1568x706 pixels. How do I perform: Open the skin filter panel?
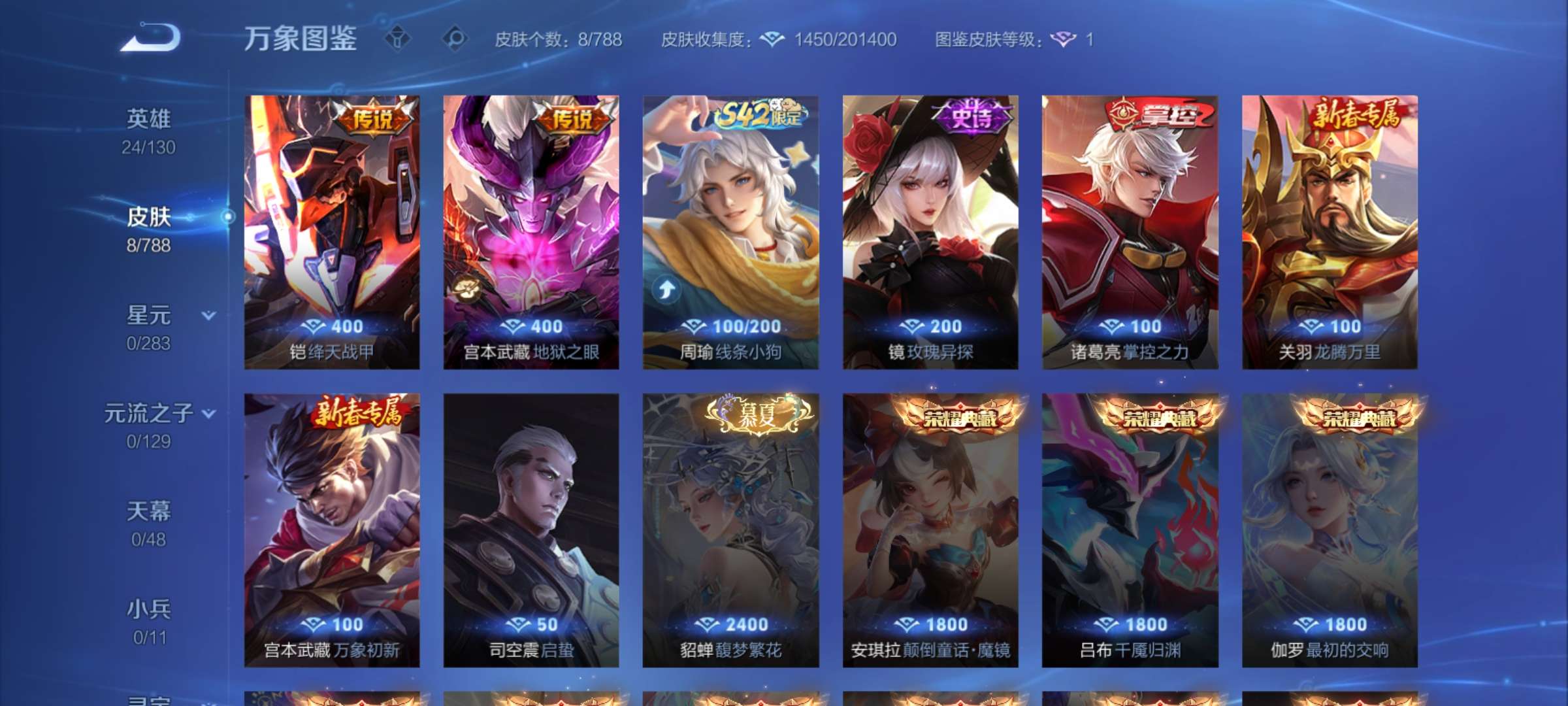pos(399,39)
